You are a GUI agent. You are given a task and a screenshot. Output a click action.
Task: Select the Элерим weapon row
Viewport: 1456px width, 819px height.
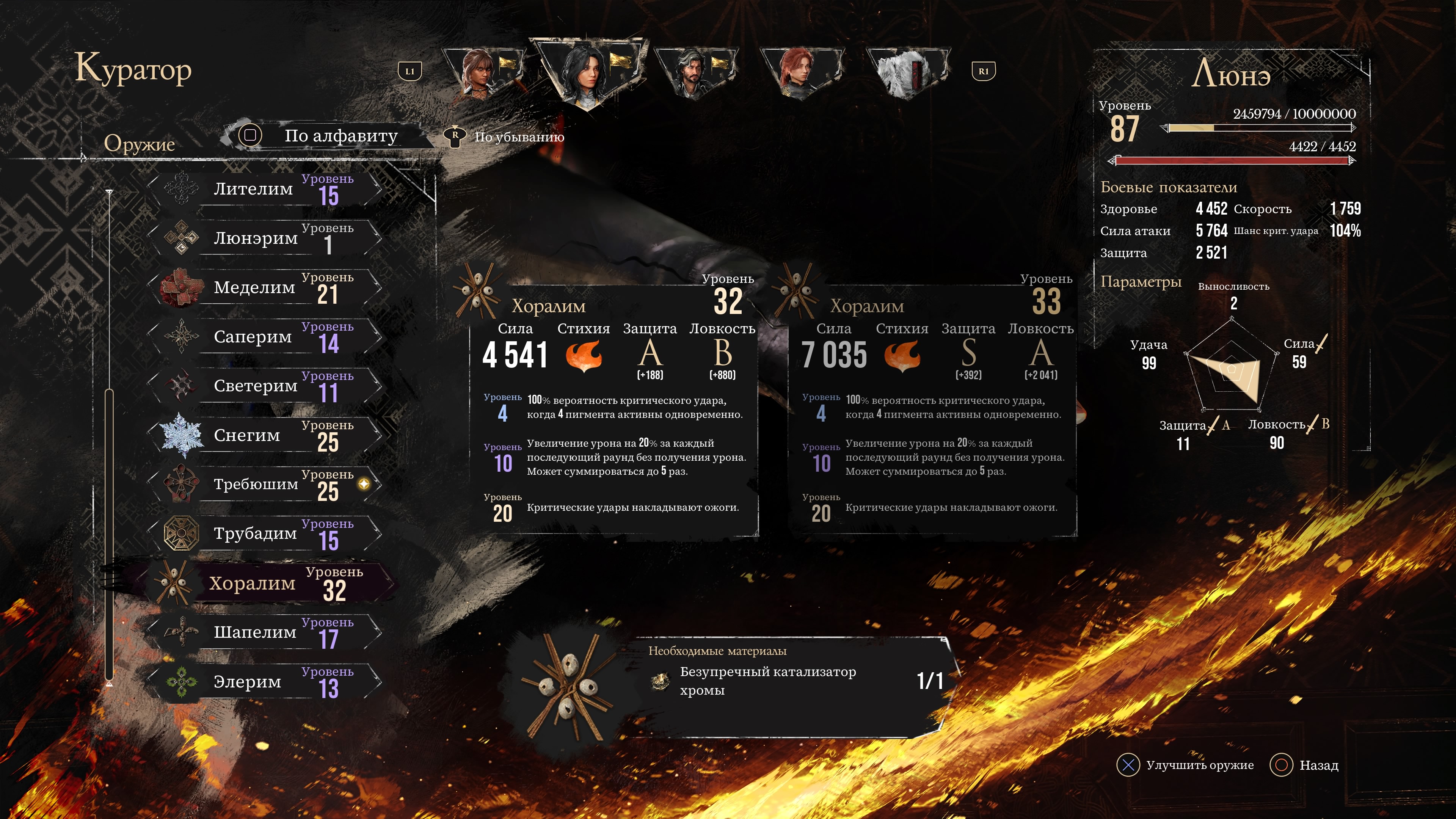[x=266, y=682]
